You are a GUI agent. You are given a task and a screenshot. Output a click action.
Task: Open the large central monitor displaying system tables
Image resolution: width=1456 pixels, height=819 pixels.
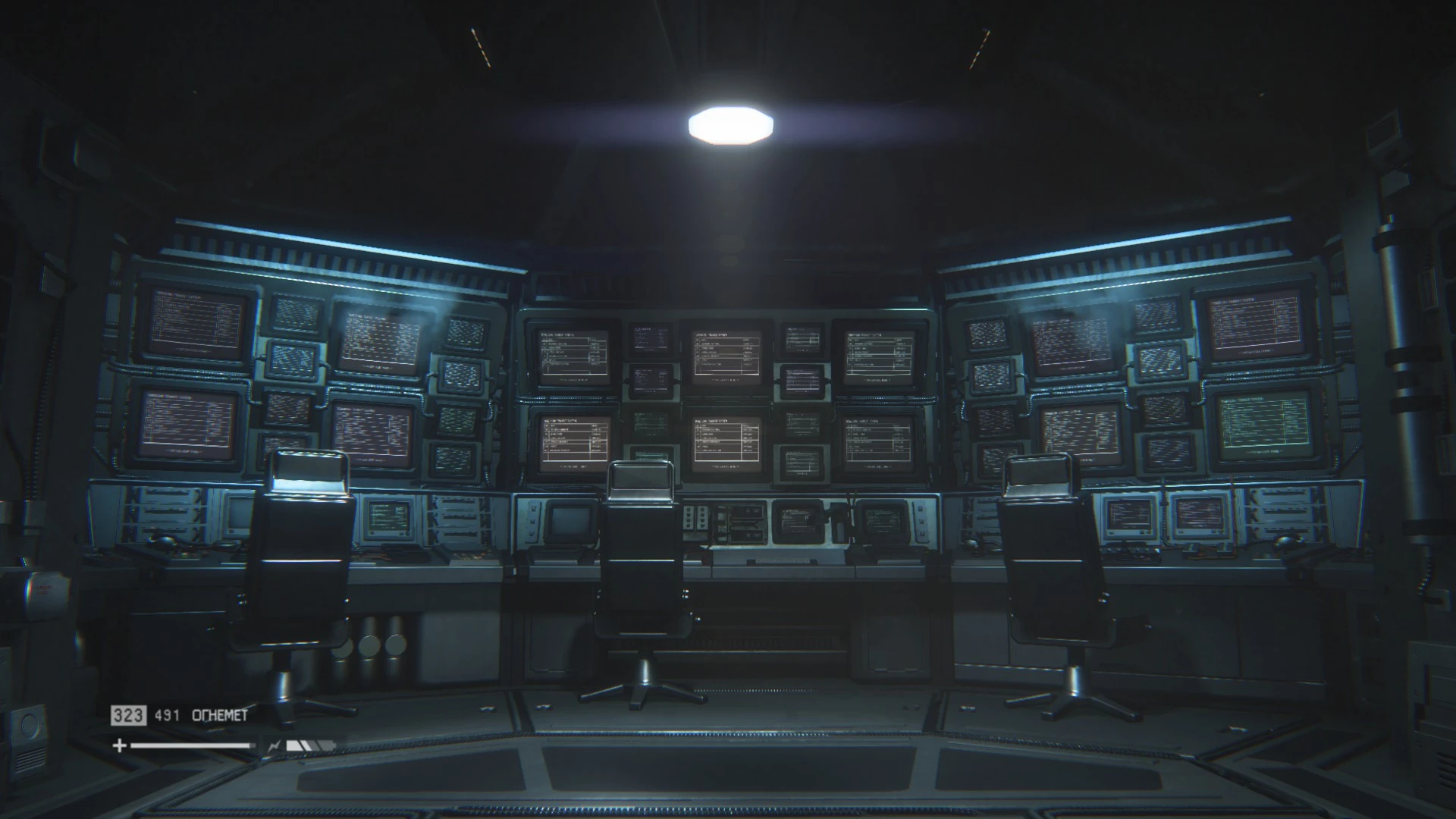726,356
